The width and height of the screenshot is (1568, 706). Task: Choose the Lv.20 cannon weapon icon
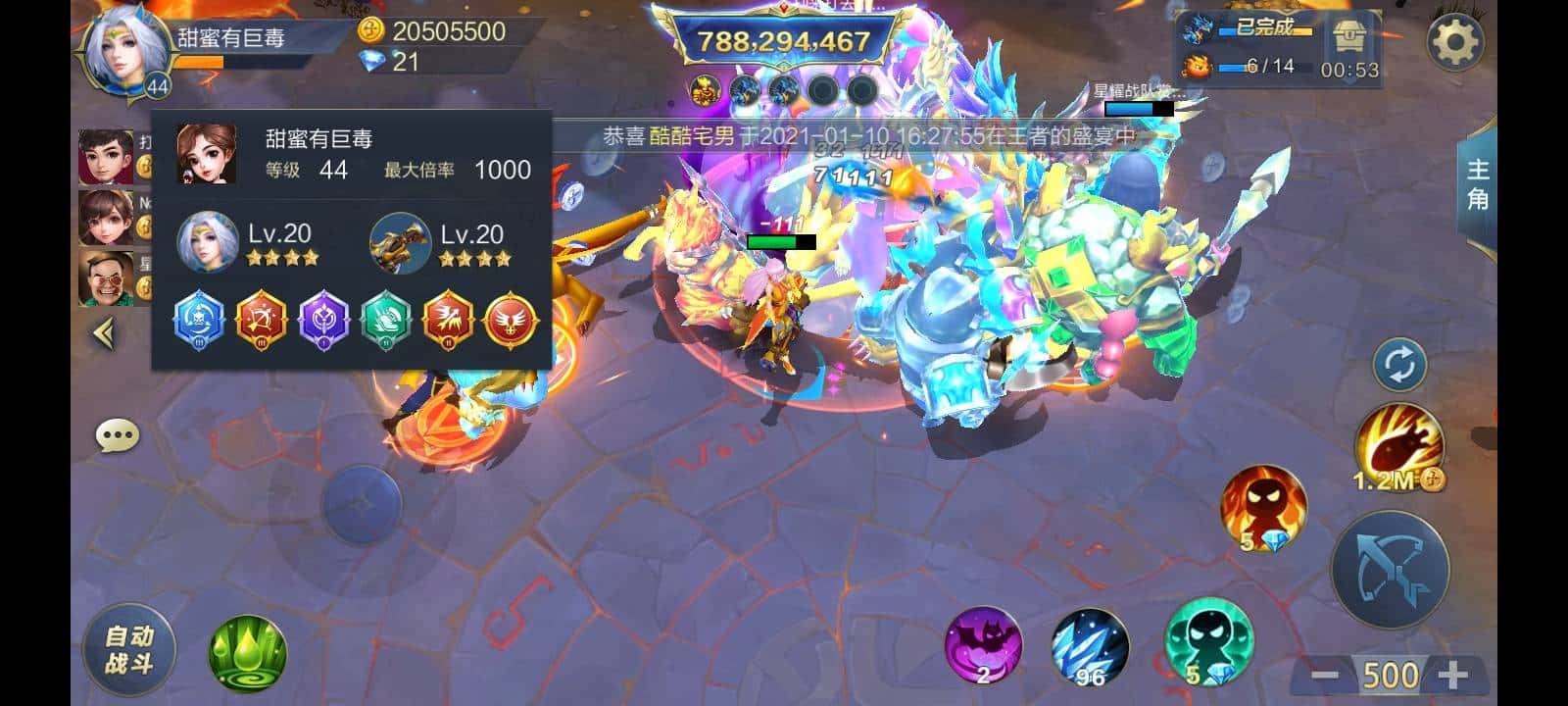tap(400, 242)
